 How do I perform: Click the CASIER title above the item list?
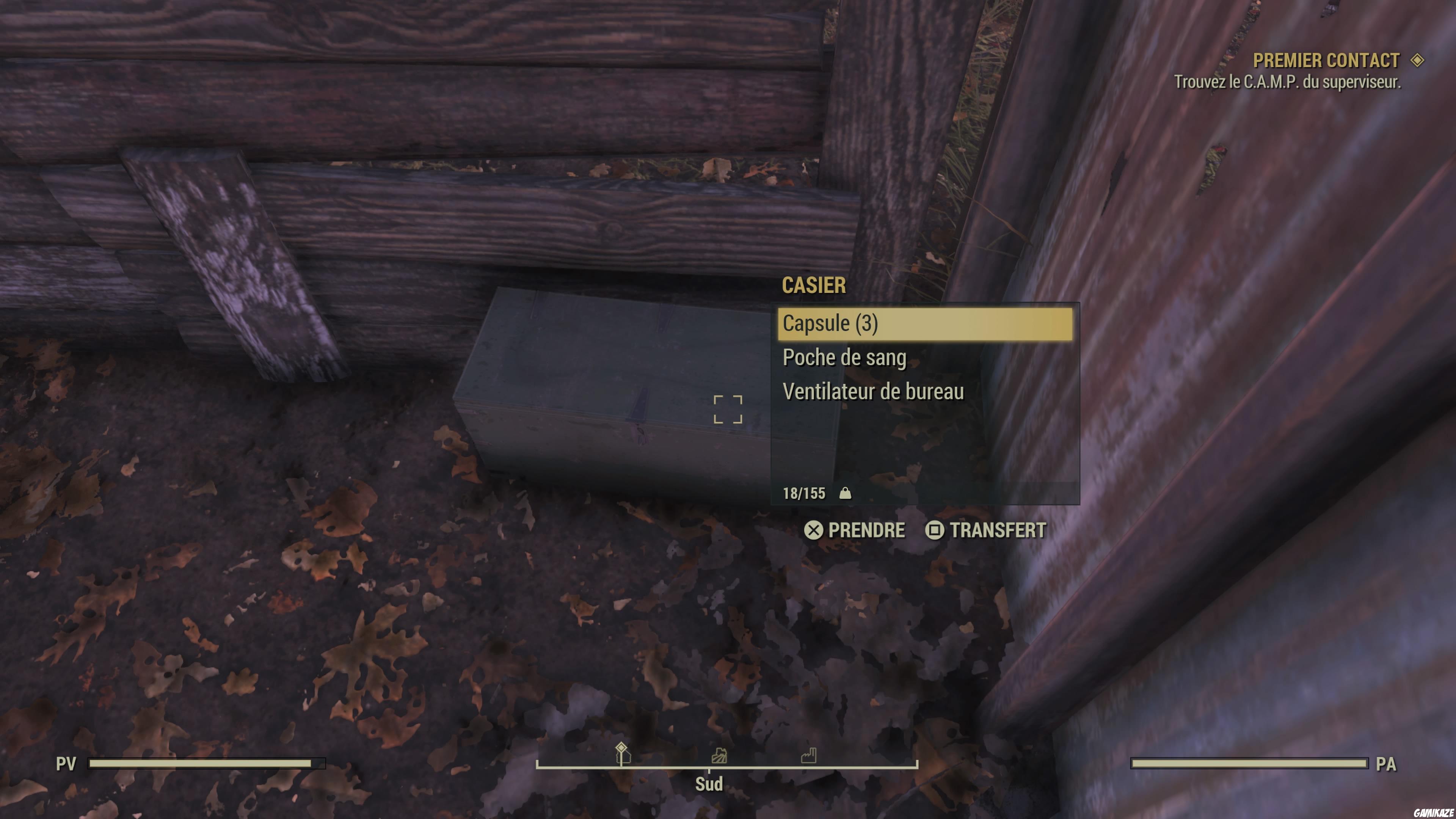(813, 286)
